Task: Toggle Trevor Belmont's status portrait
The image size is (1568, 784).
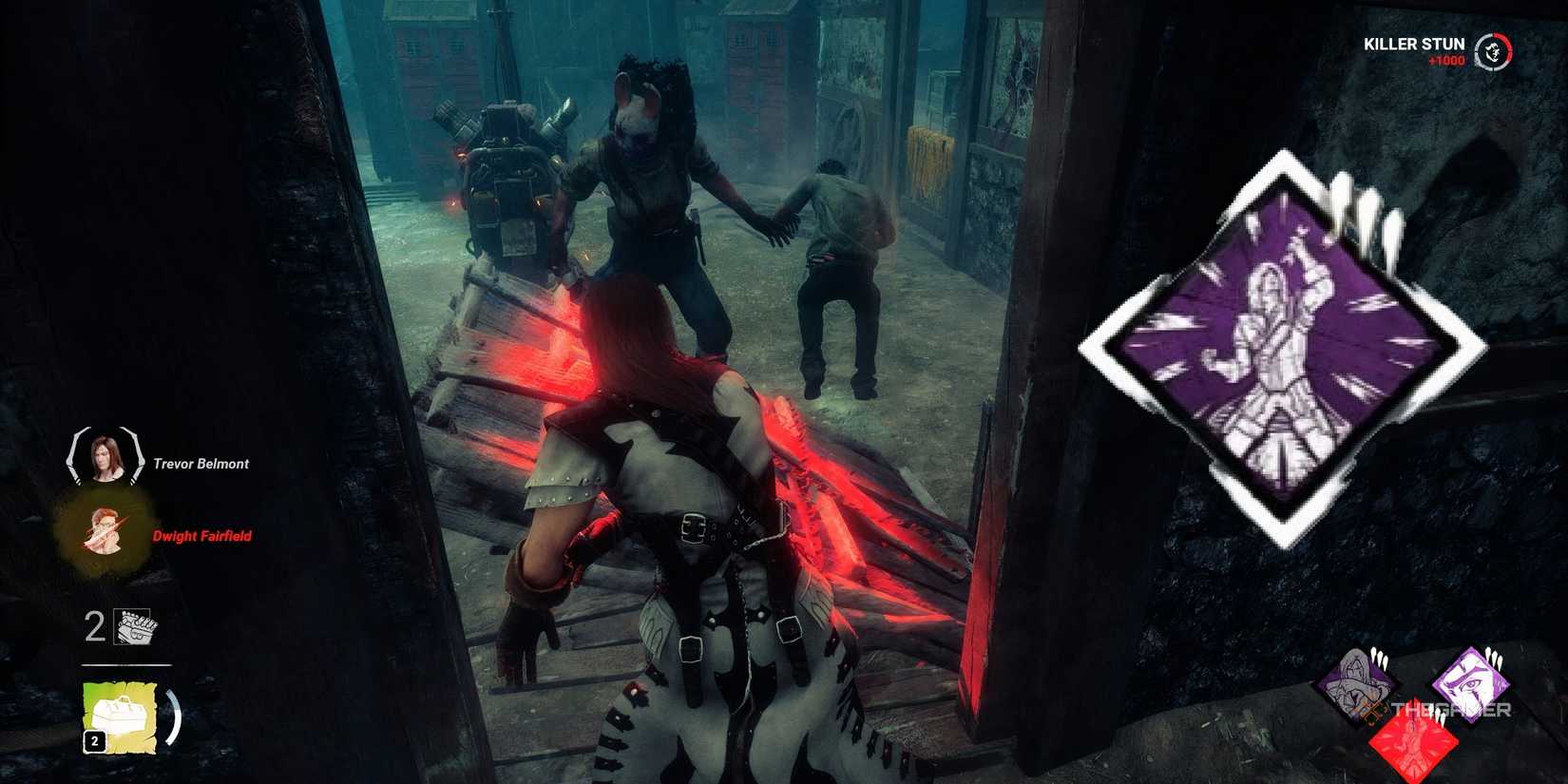Action: tap(103, 459)
